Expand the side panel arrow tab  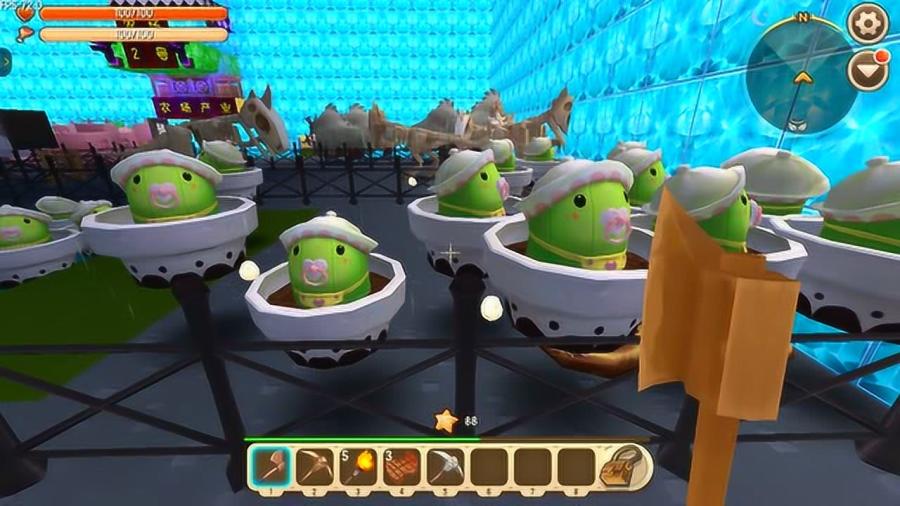point(5,62)
